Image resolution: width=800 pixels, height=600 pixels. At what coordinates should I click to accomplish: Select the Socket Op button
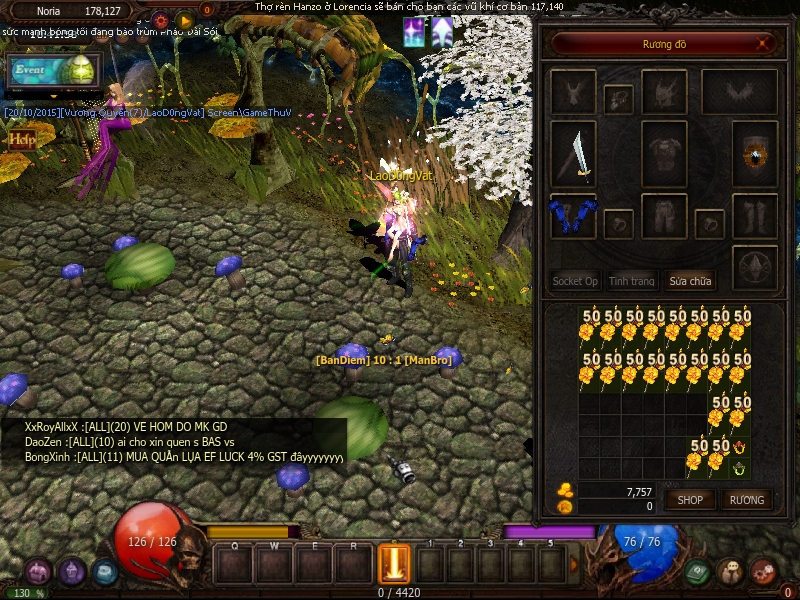(575, 281)
